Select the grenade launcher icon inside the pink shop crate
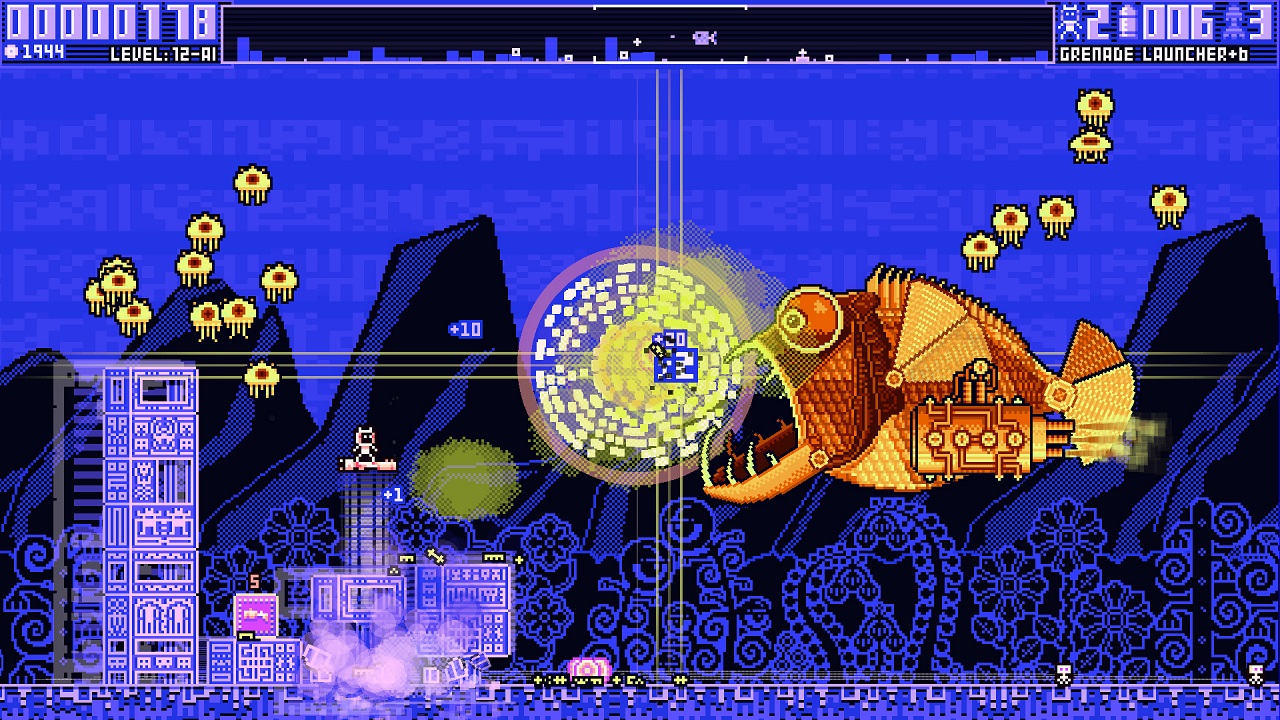1280x720 pixels. pyautogui.click(x=254, y=612)
